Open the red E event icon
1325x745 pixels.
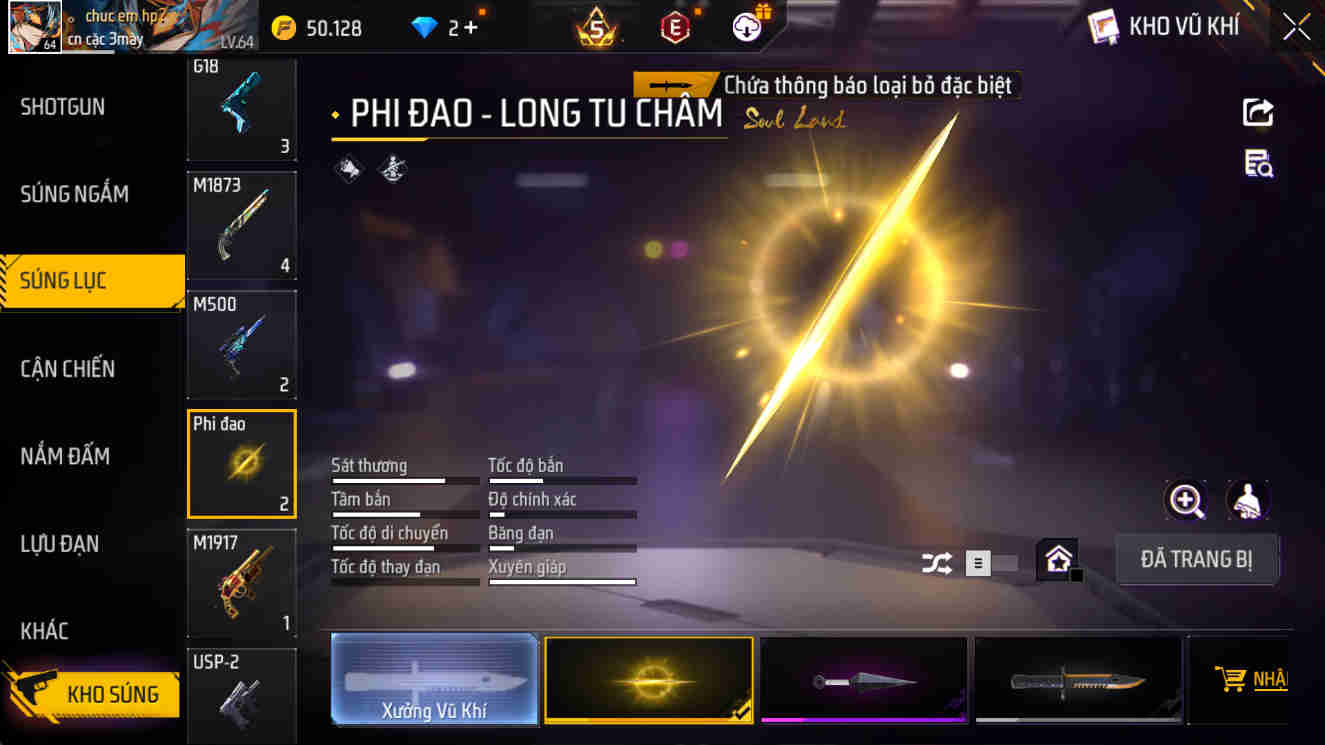[675, 26]
